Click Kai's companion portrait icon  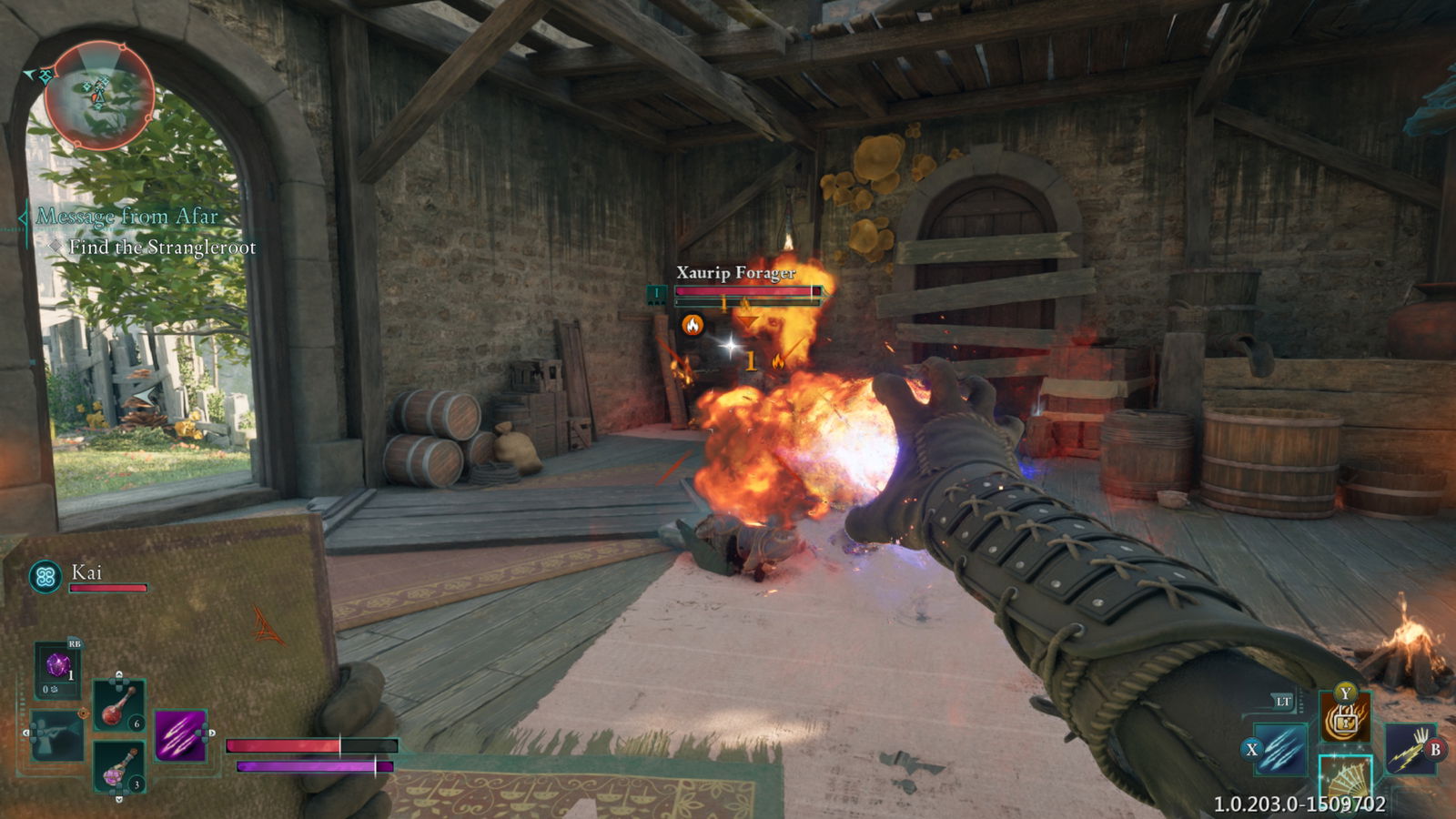coord(45,576)
